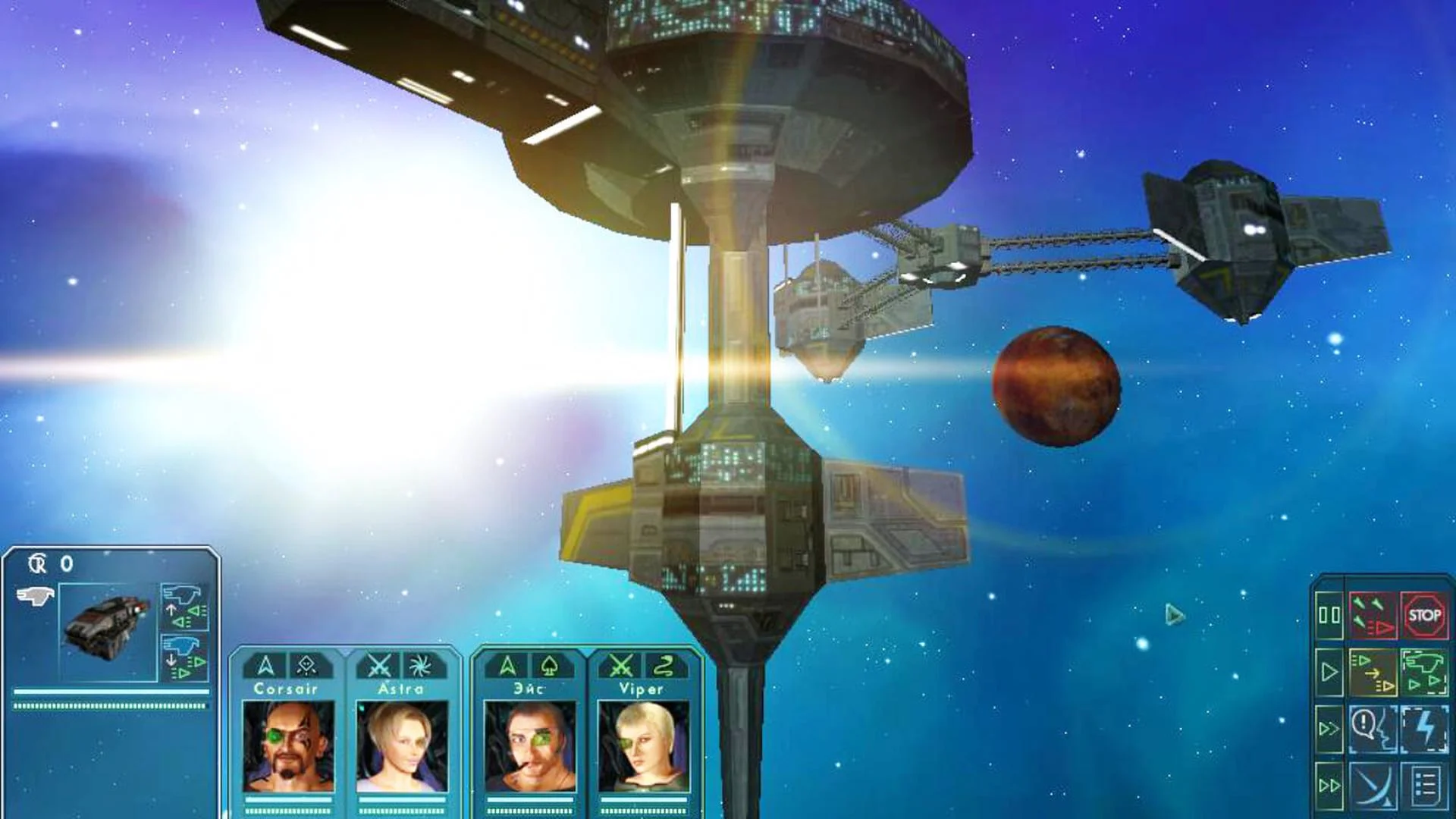Switch to normal speed with single play arrow
Image resolution: width=1456 pixels, height=819 pixels.
pos(1329,671)
